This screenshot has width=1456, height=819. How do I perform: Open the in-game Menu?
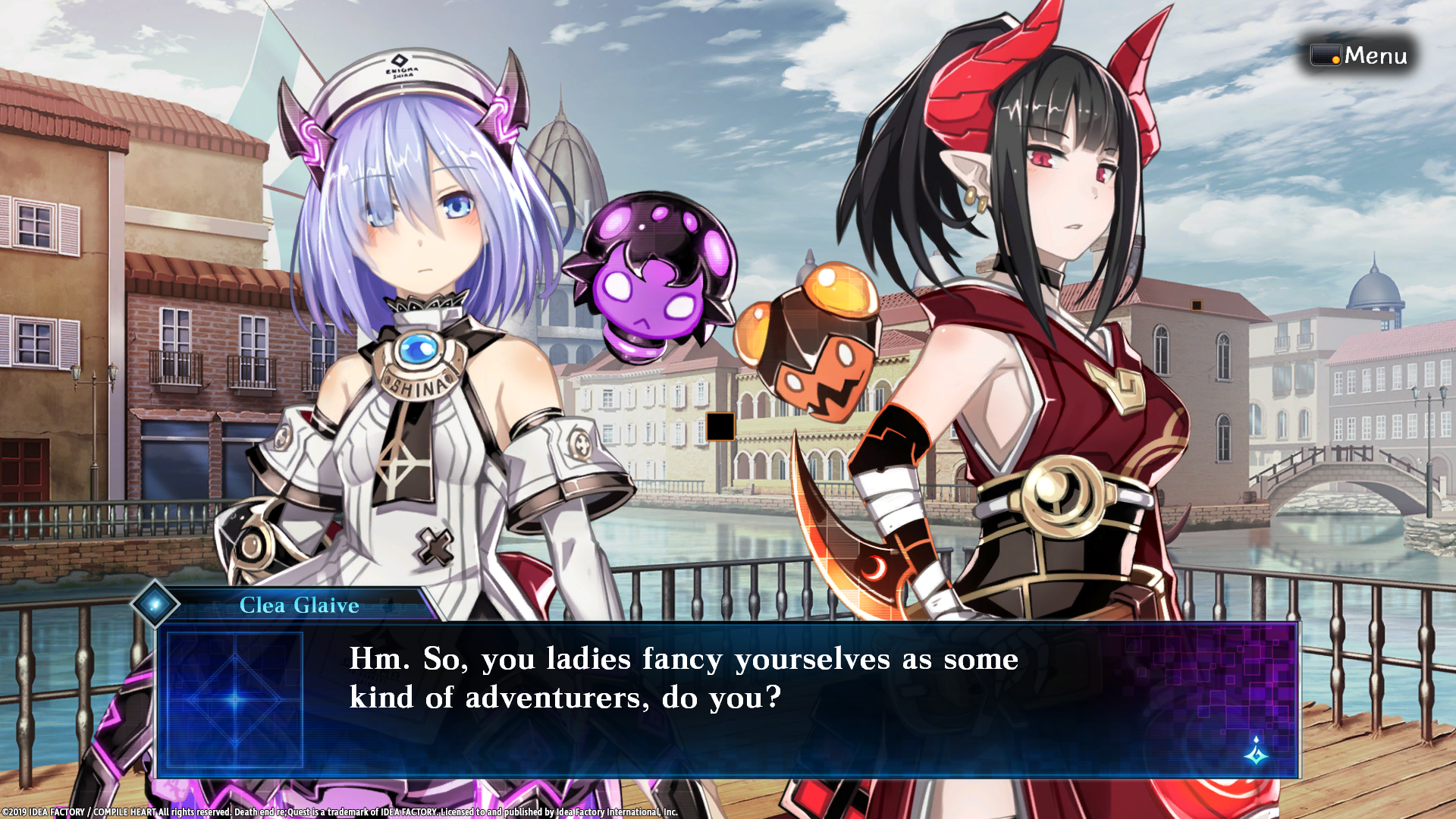pyautogui.click(x=1376, y=55)
